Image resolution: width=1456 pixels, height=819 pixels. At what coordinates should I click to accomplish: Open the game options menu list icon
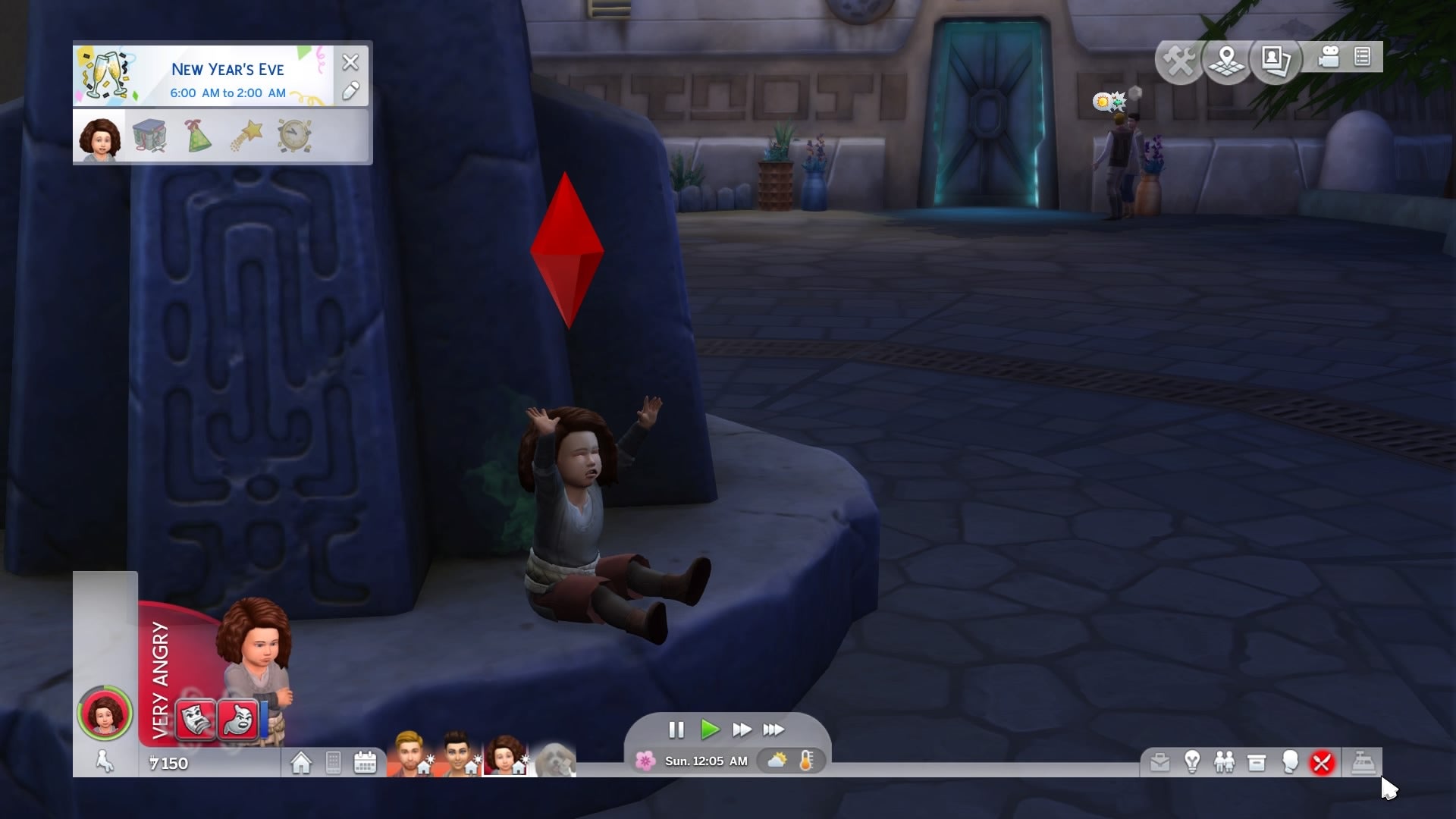pyautogui.click(x=1363, y=58)
